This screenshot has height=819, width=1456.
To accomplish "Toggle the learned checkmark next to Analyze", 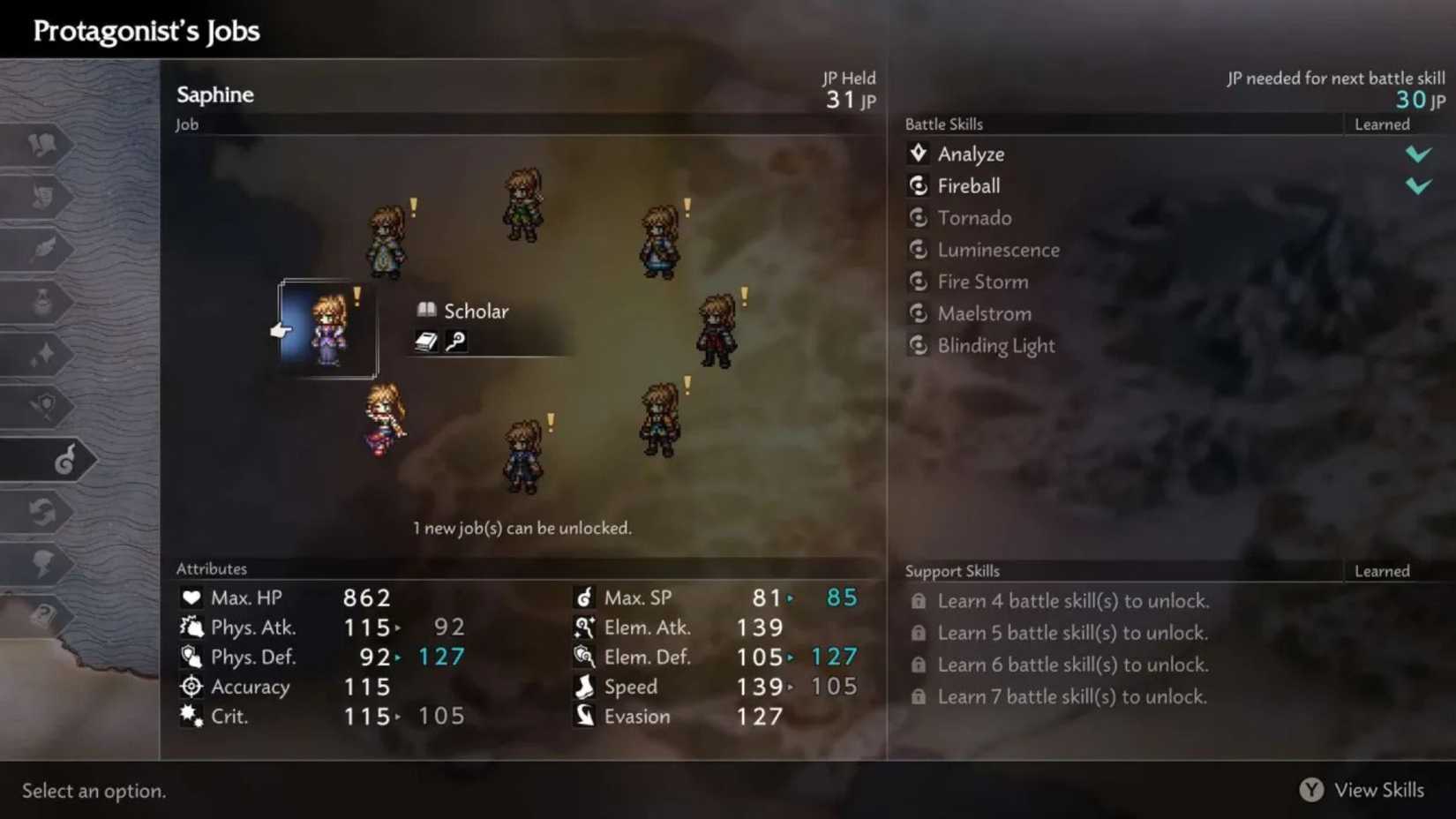I will coord(1420,154).
